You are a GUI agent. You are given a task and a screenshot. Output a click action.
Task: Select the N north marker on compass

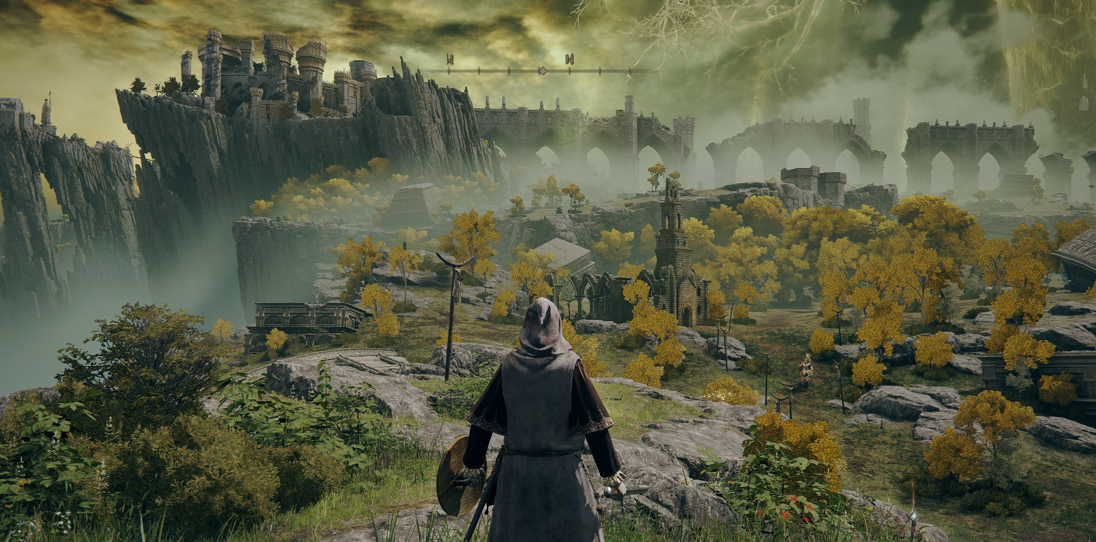pos(569,59)
